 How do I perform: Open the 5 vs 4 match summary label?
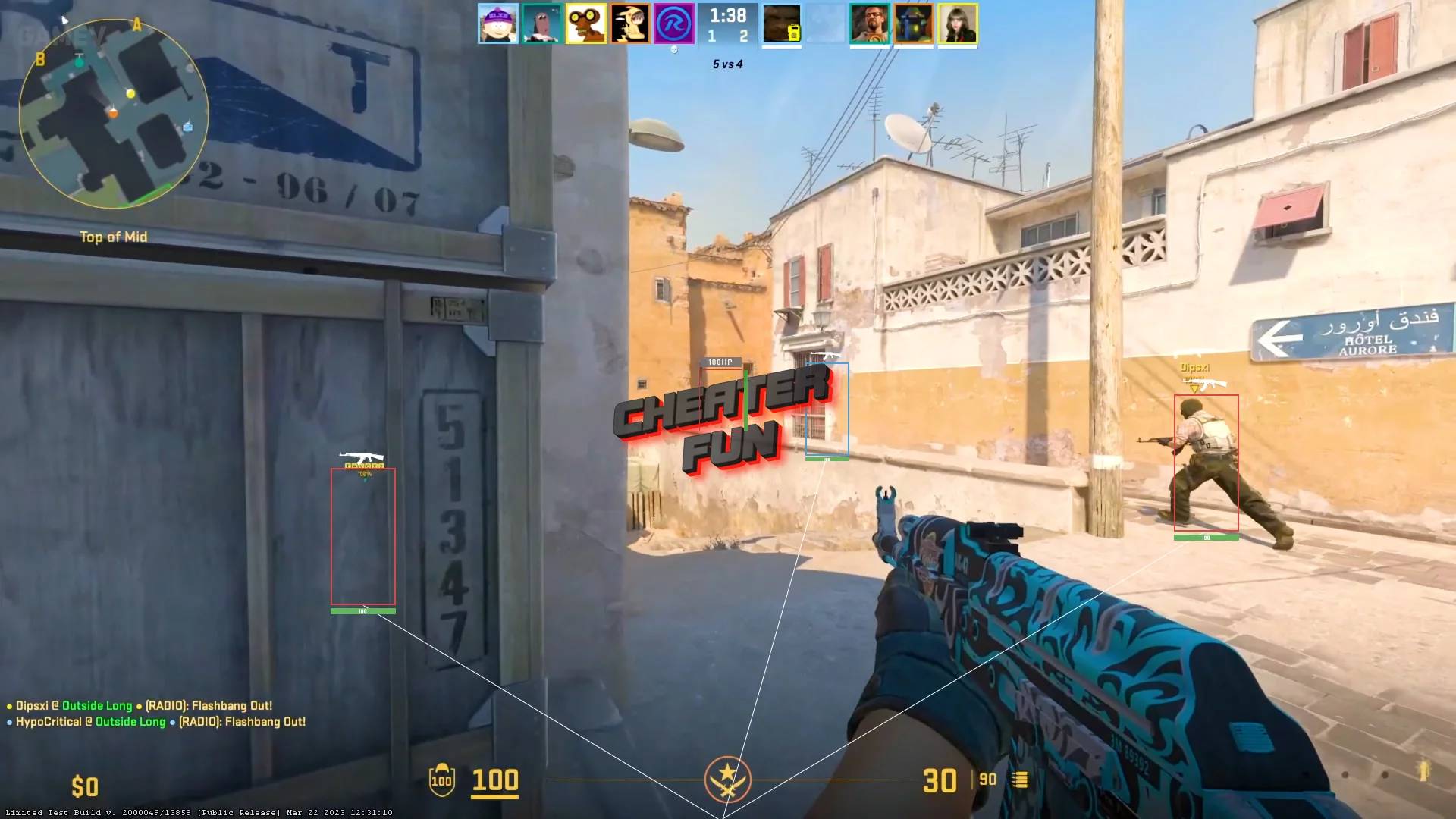(x=726, y=64)
